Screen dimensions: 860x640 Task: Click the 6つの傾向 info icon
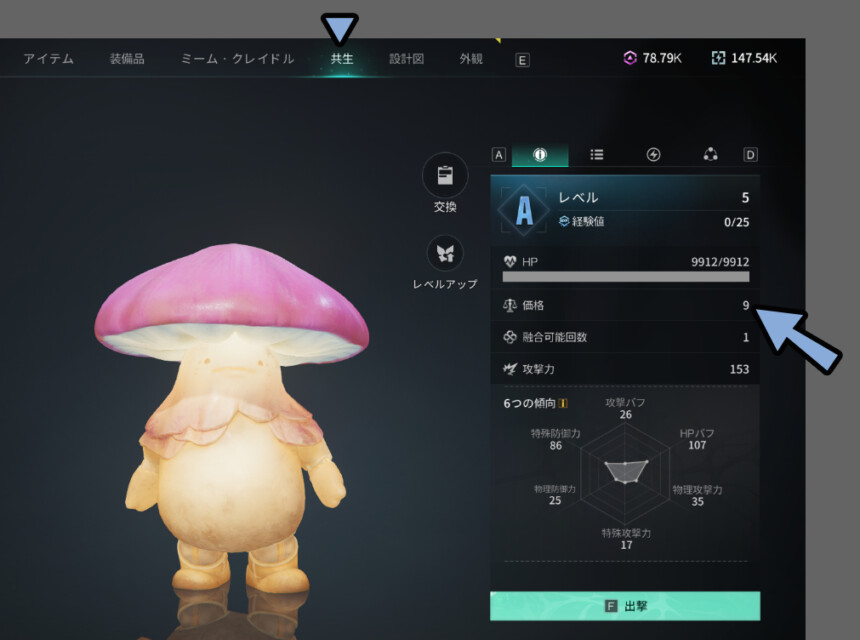(x=563, y=404)
